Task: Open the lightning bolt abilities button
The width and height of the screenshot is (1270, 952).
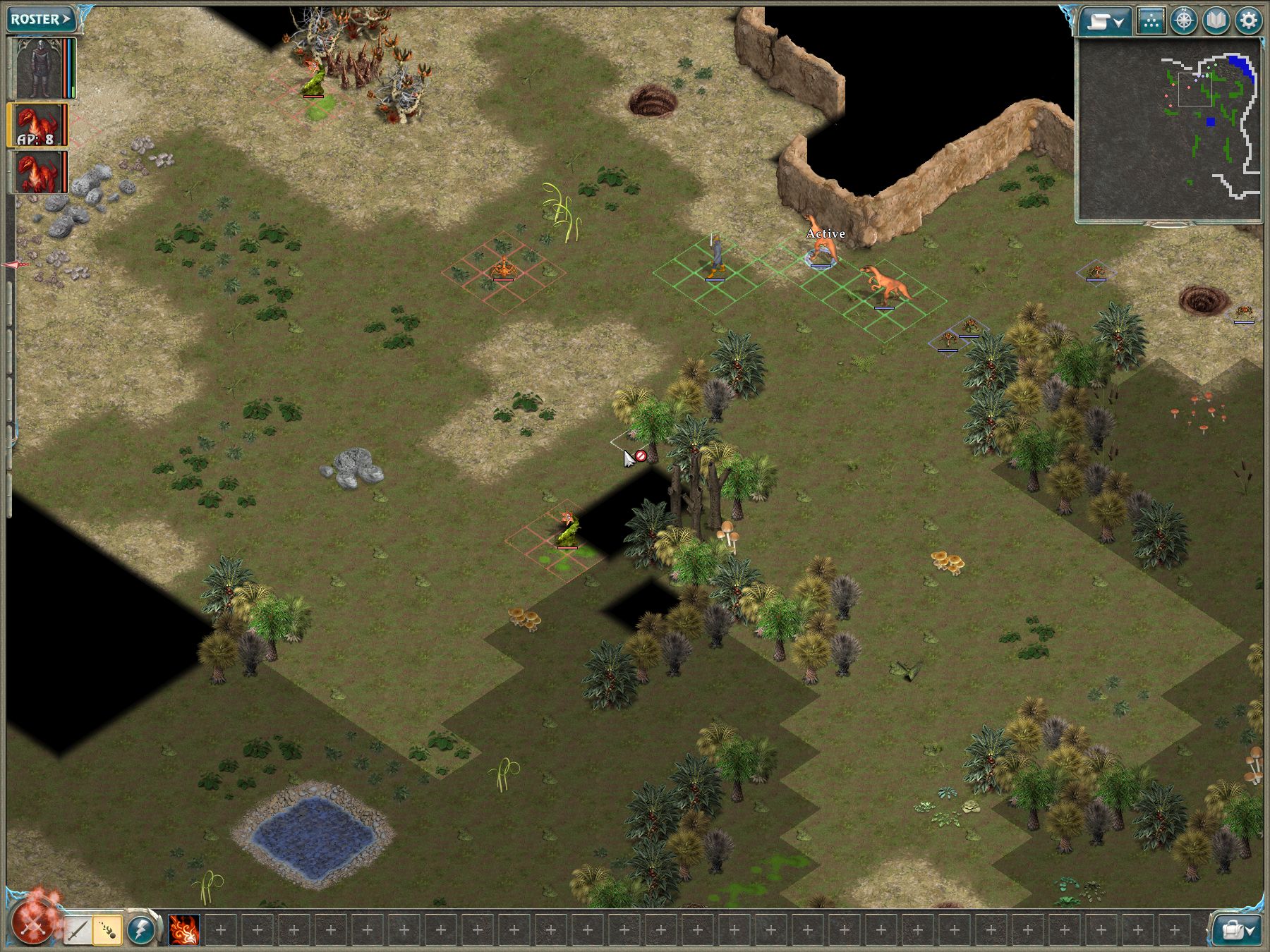Action: 141,930
